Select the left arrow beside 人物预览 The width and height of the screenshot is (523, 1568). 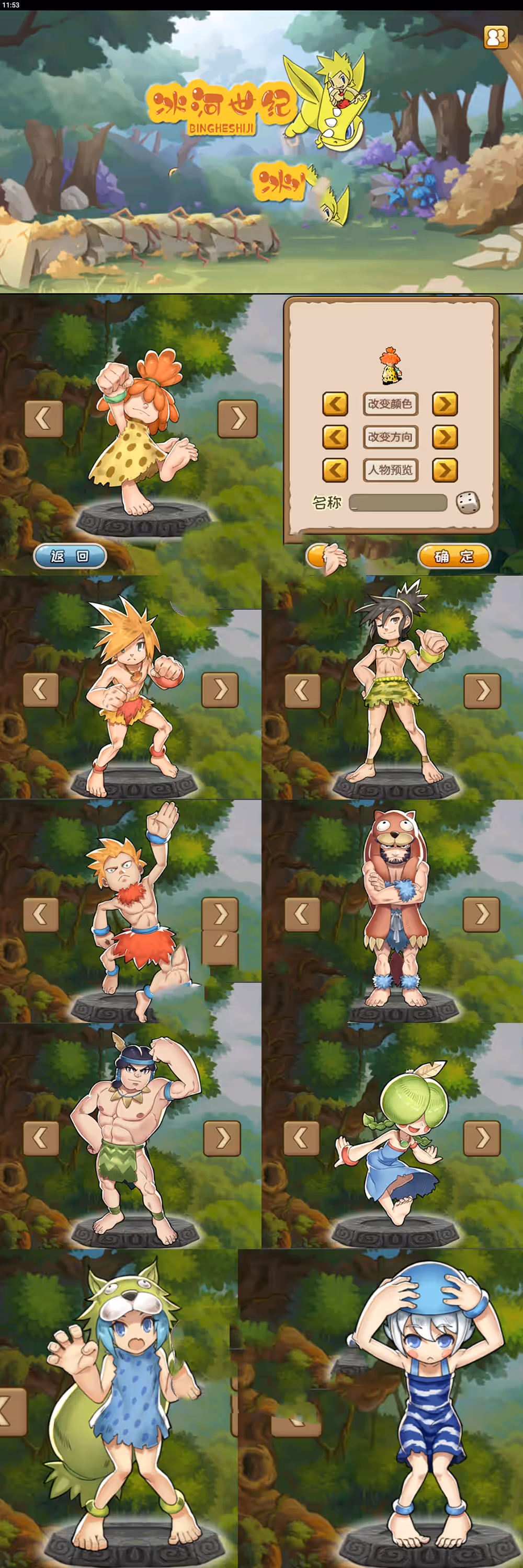[335, 470]
